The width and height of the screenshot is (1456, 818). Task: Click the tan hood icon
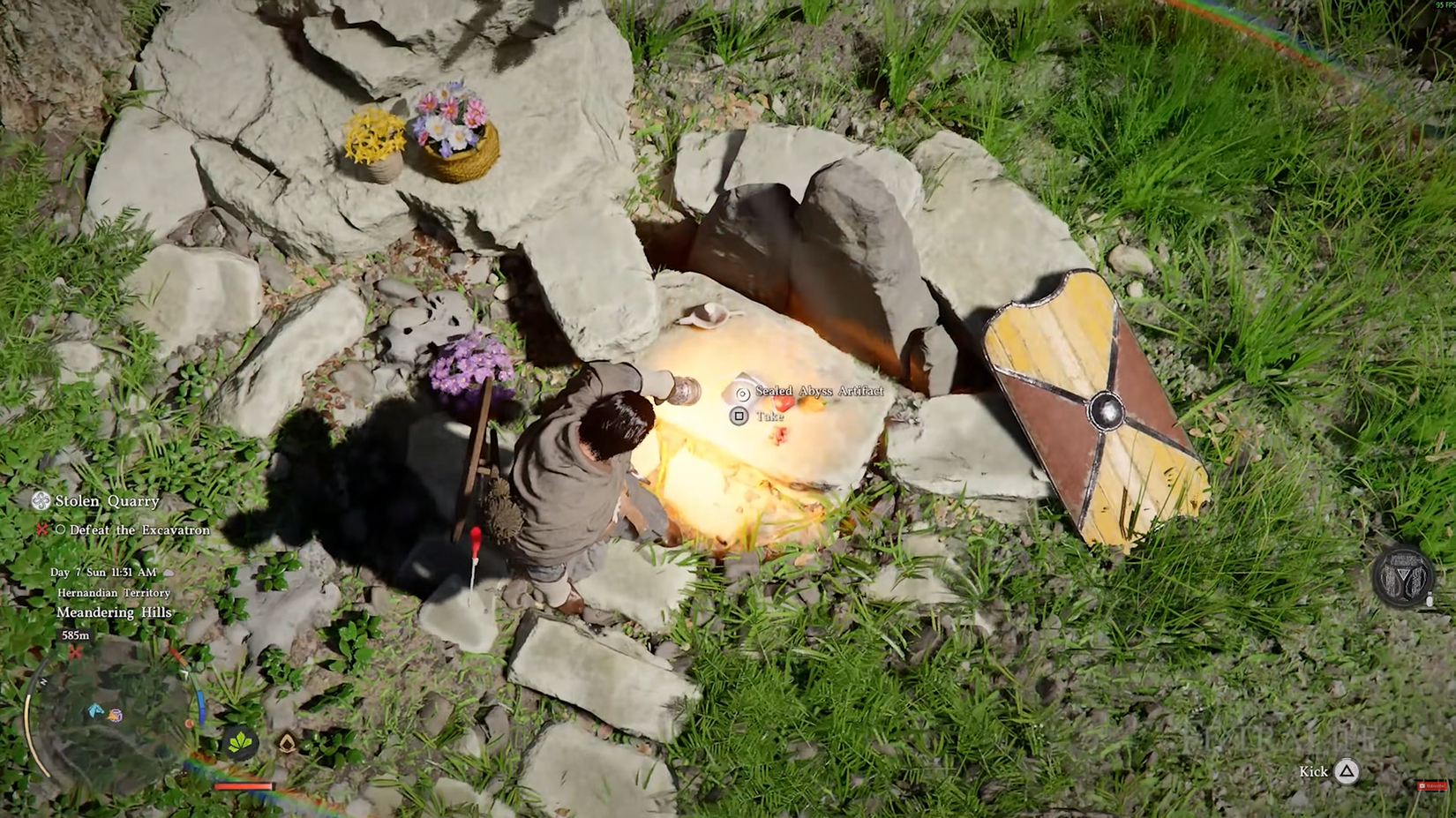288,743
